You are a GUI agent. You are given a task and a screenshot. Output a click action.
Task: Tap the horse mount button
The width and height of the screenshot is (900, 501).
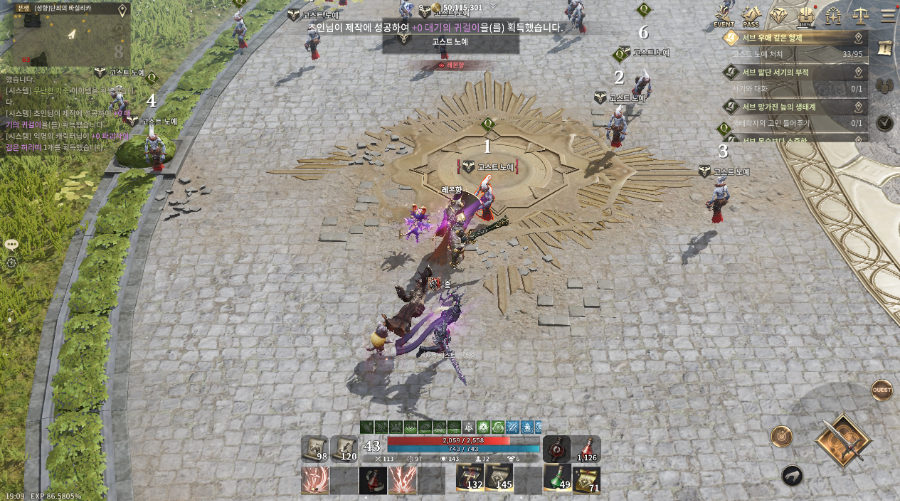pyautogui.click(x=792, y=476)
